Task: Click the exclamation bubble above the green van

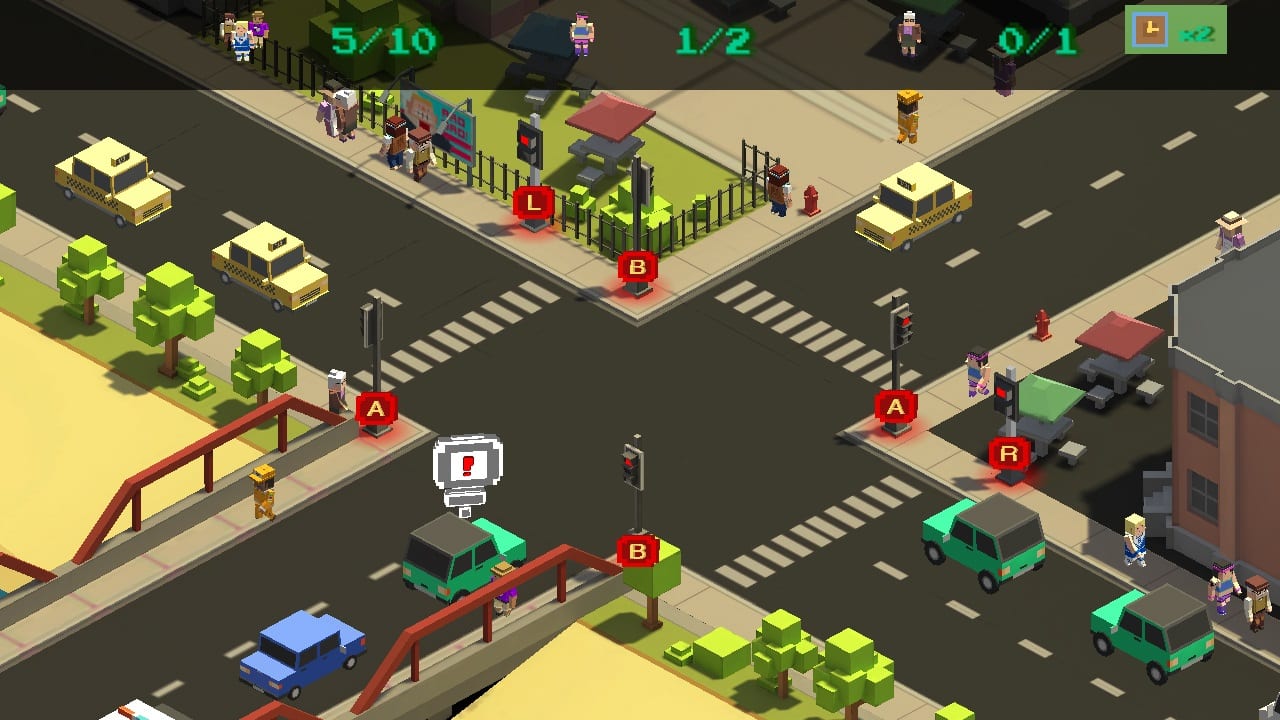Action: coord(466,464)
